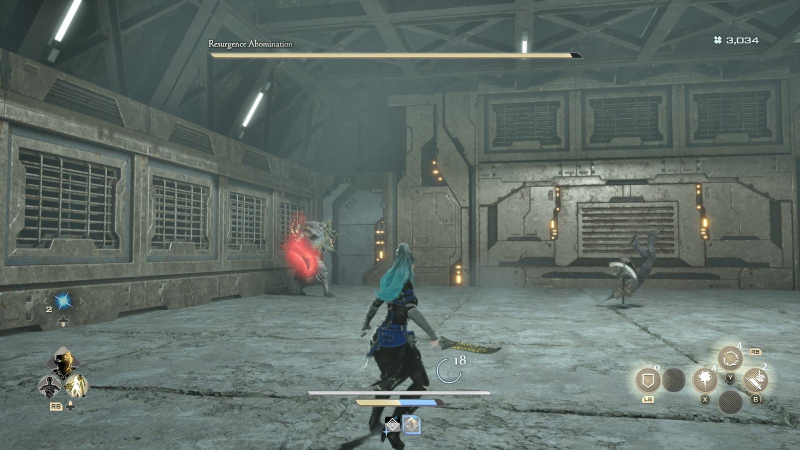
Task: Click the blue-highlighted status buff icon
Action: (x=411, y=425)
